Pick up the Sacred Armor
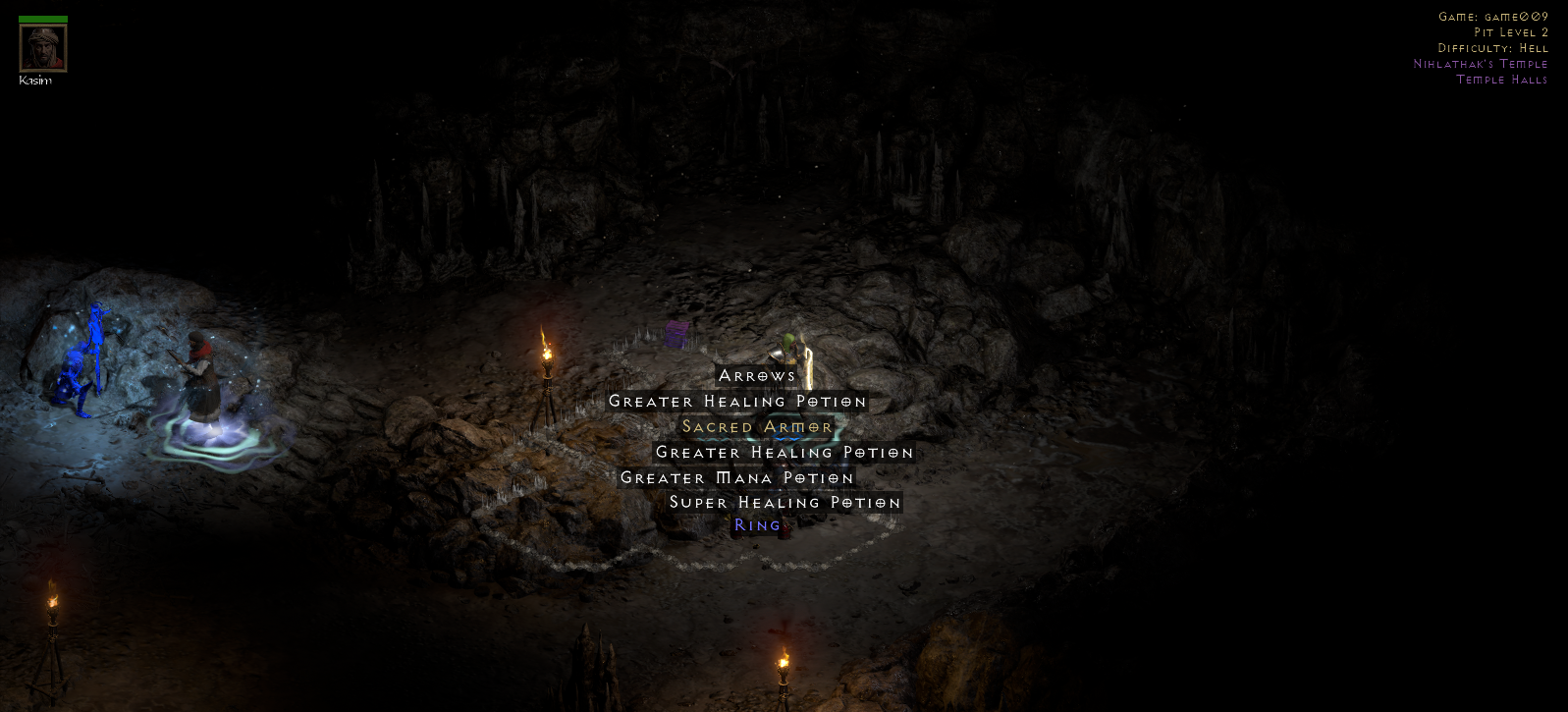Screen dimensions: 1568x712 [756, 426]
